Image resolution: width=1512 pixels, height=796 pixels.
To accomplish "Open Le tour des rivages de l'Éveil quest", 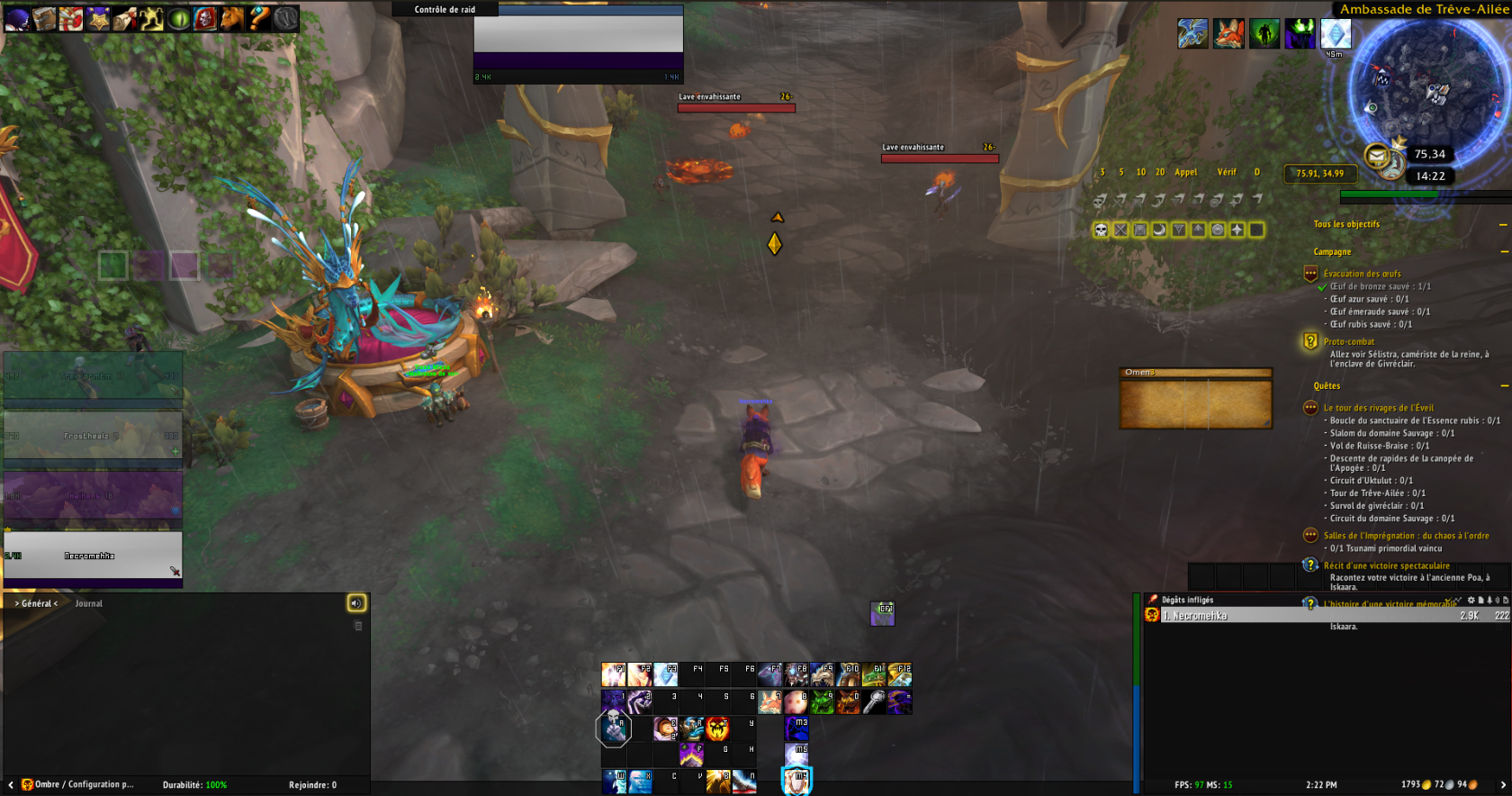I will (1378, 408).
